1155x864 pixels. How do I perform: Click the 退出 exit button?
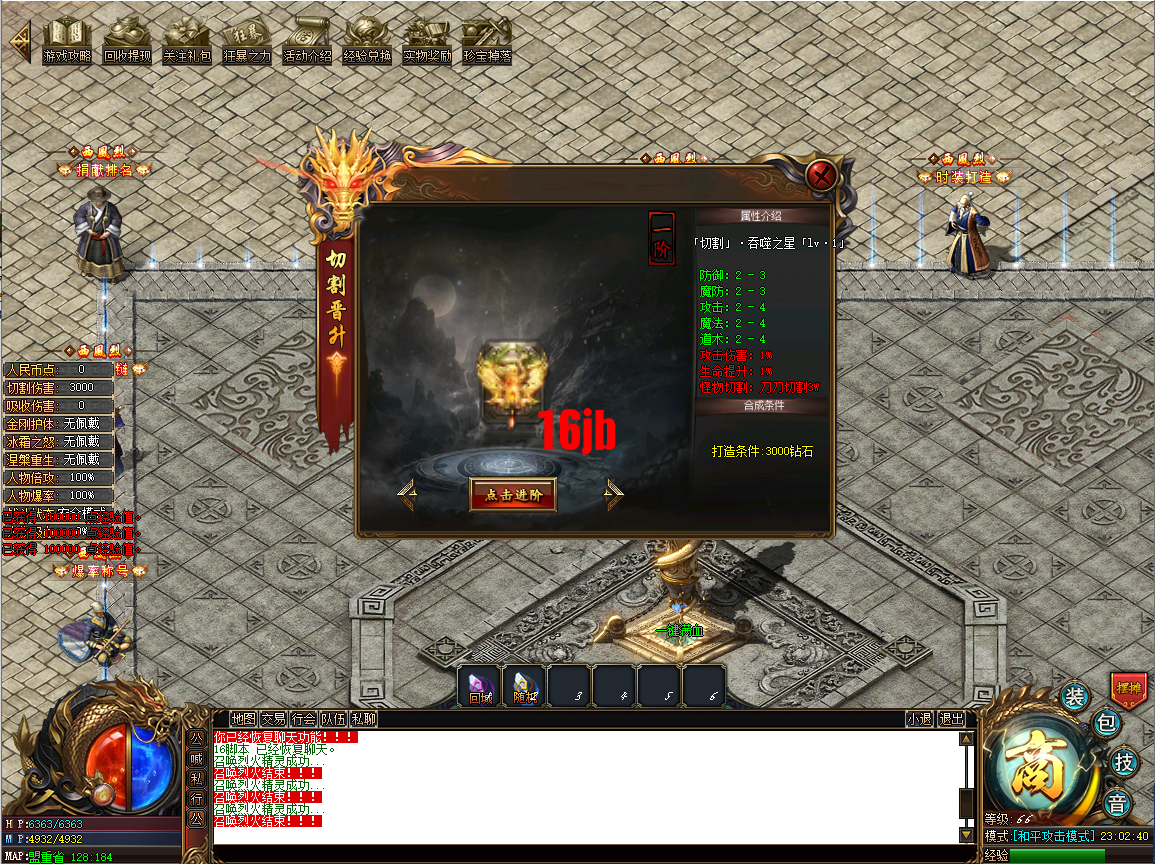coord(951,719)
